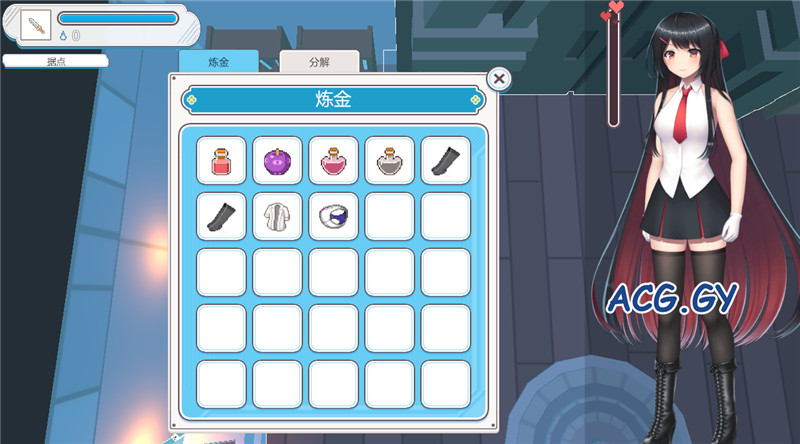Screen dimensions: 800x444
Task: Switch to the 炼金 tab
Action: pos(218,62)
